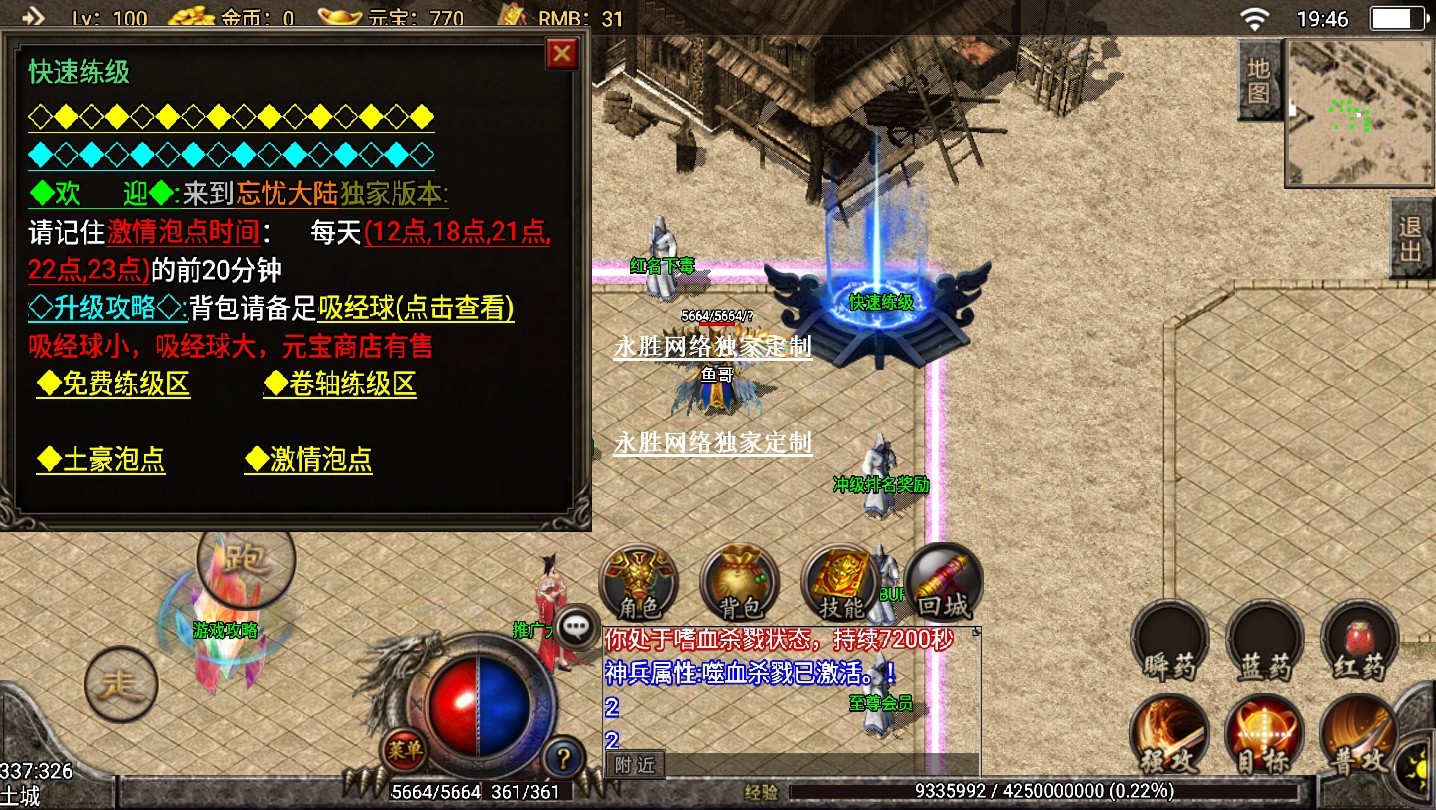This screenshot has height=810, width=1436.
Task: Use the 蓝药 blue potion slot
Action: coord(1265,640)
